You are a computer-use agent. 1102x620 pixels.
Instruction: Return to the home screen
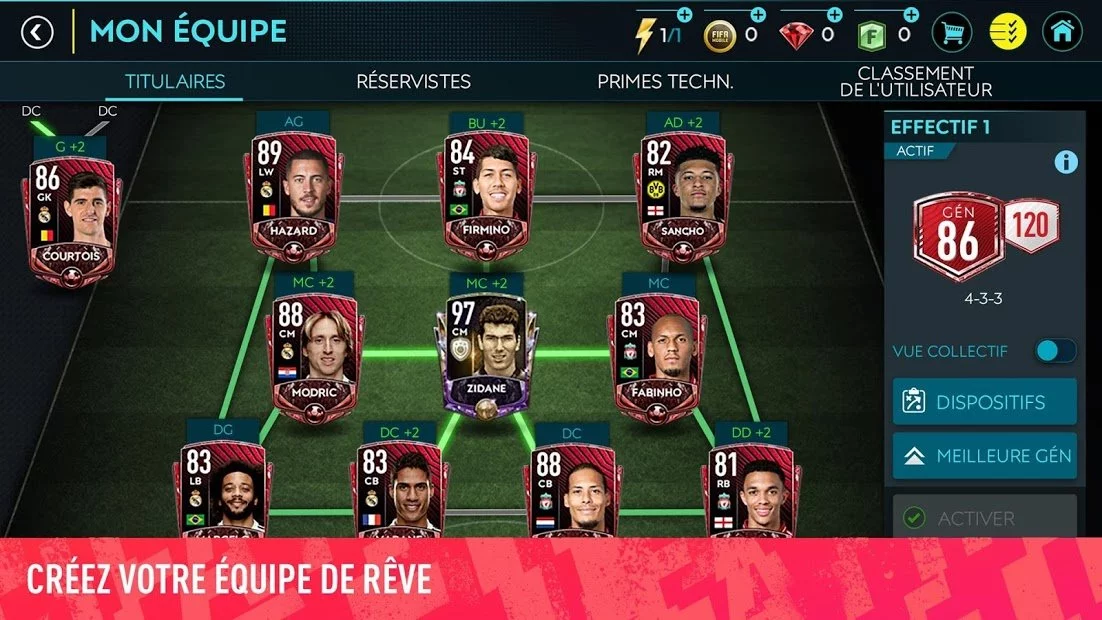pos(1062,33)
